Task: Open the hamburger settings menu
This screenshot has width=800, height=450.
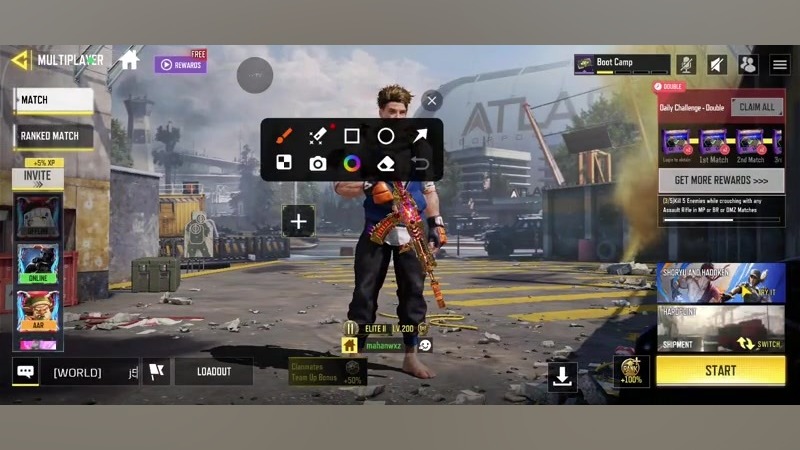Action: 780,64
